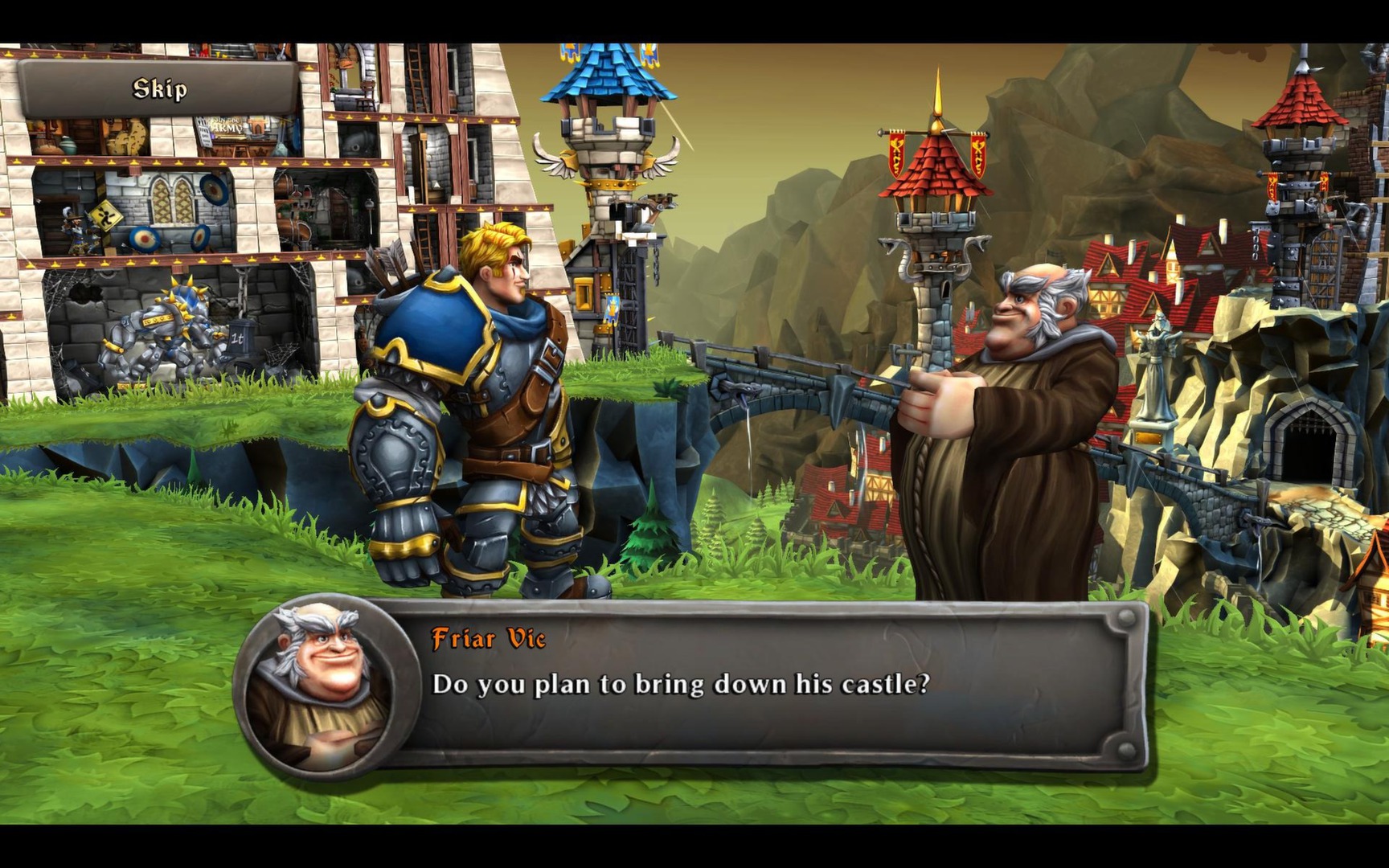1389x868 pixels.
Task: Click the red target ring on the training wall
Action: pos(143,237)
